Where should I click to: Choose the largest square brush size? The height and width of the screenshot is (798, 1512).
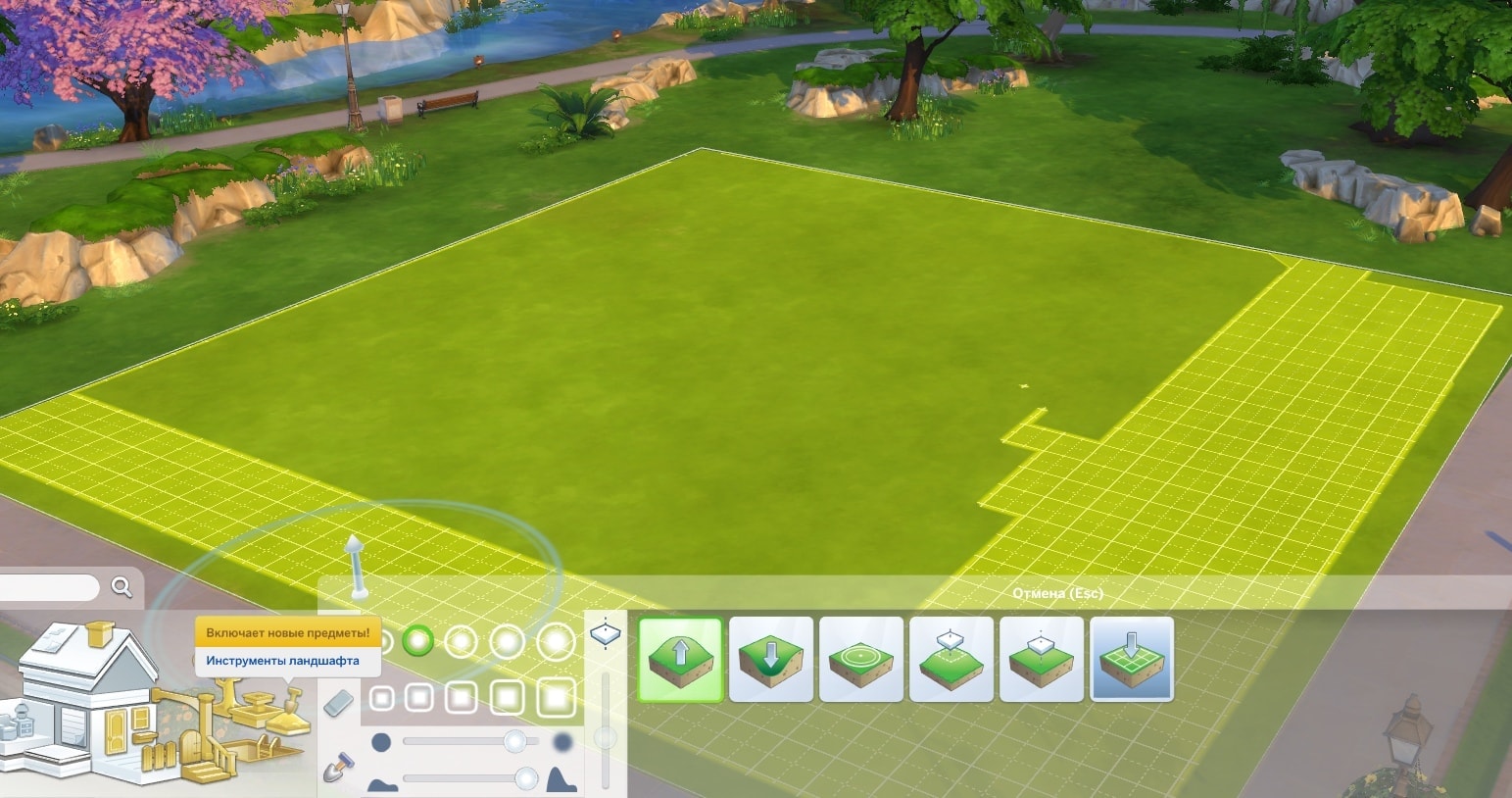[x=556, y=698]
